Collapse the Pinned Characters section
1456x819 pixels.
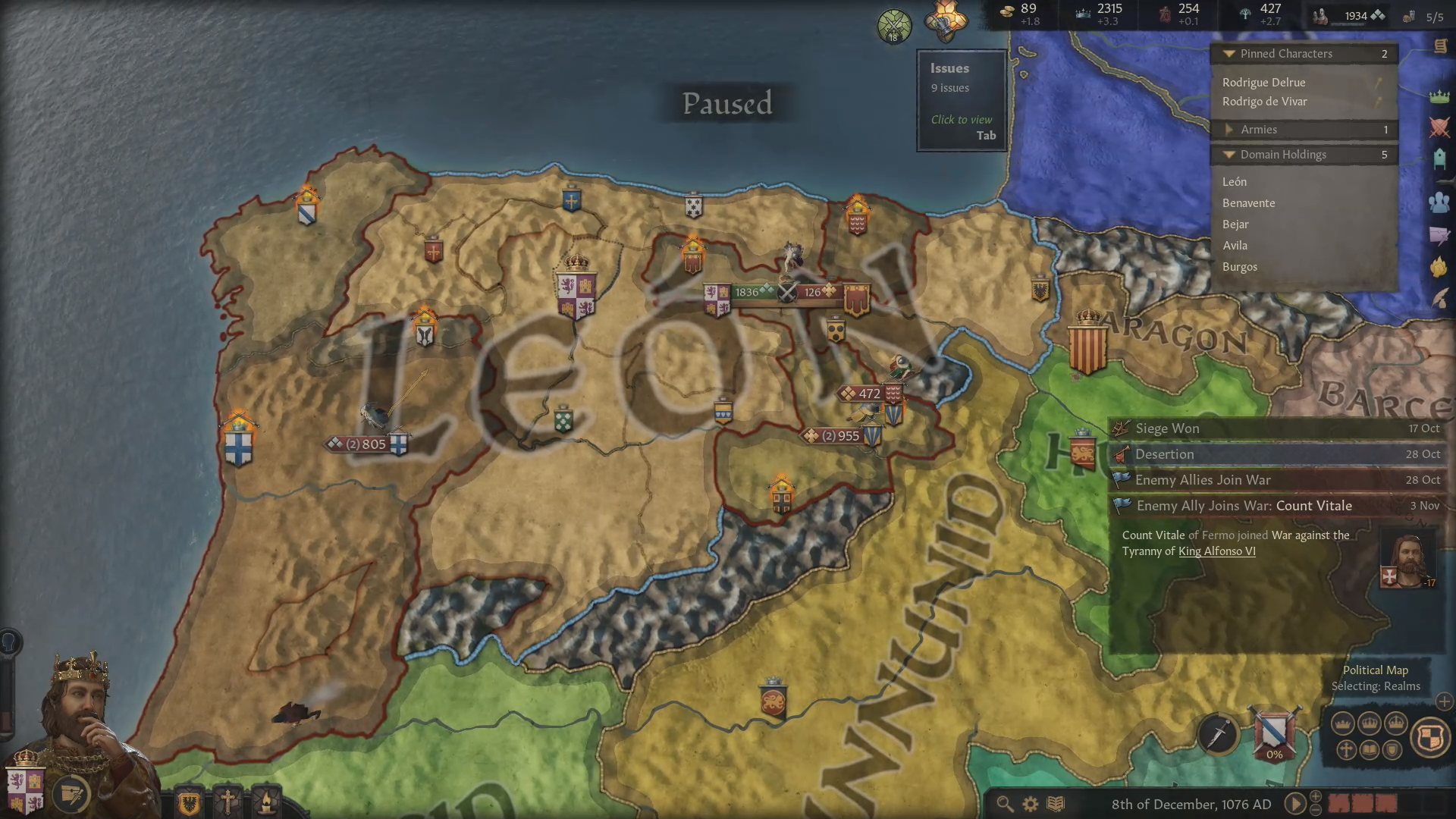1230,53
